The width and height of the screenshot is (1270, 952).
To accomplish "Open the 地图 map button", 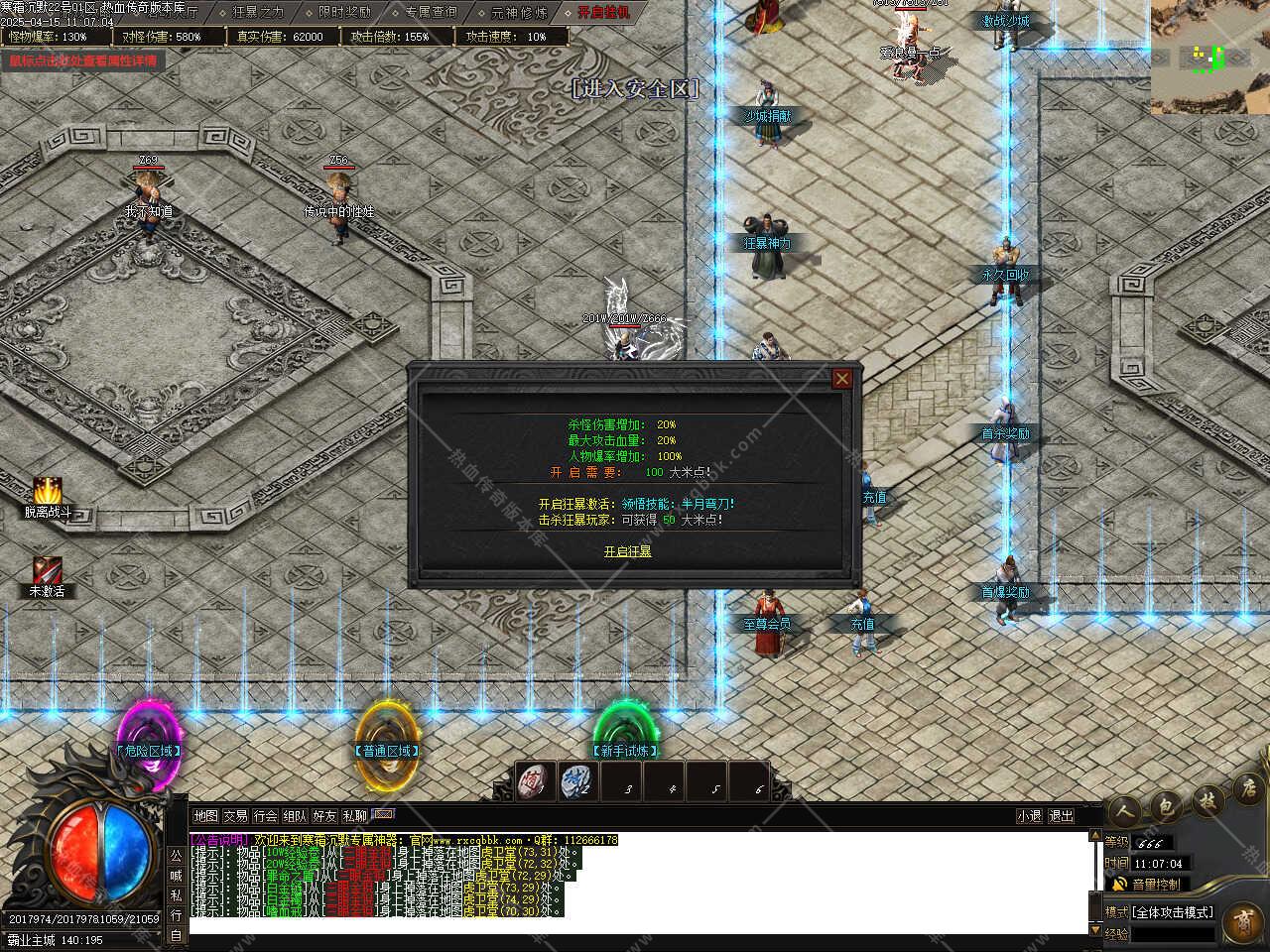I will tap(205, 816).
